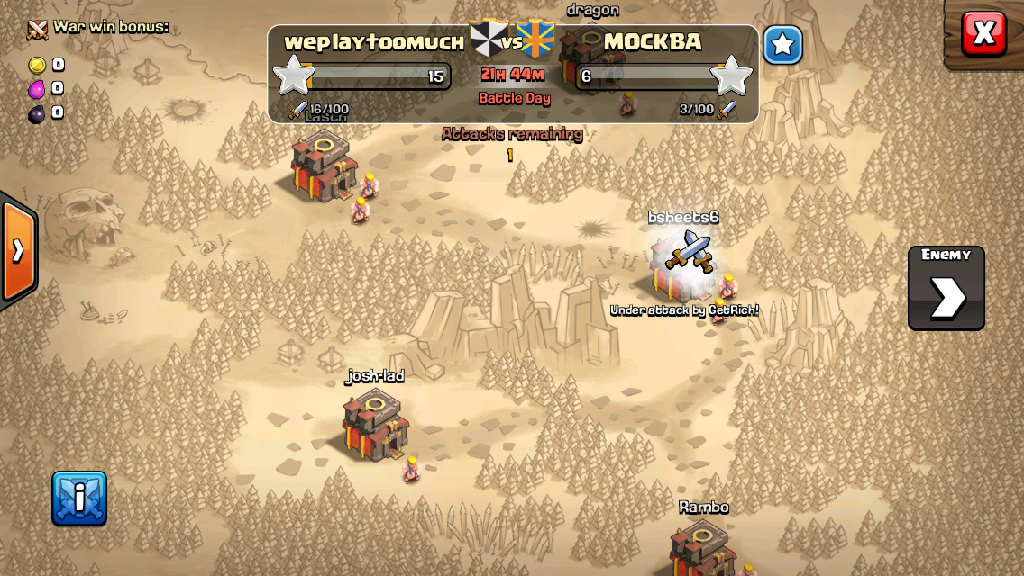The image size is (1024, 576).
Task: Select josh-lad's war base
Action: pos(374,427)
